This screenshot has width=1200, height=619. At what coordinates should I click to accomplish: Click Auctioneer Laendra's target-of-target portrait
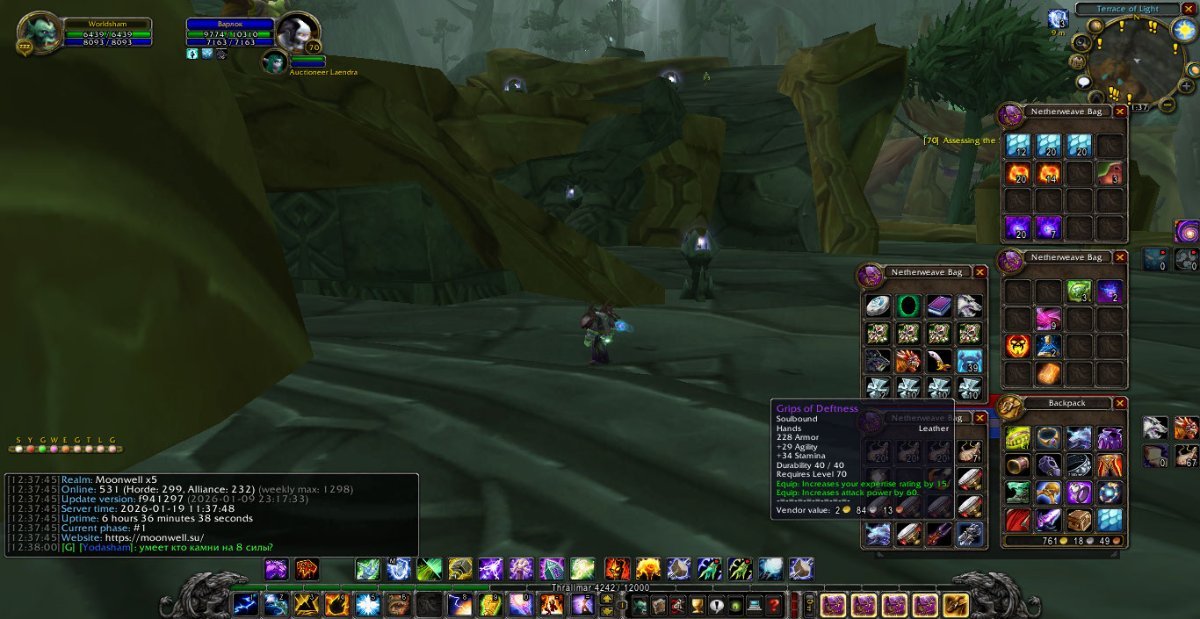coord(275,62)
